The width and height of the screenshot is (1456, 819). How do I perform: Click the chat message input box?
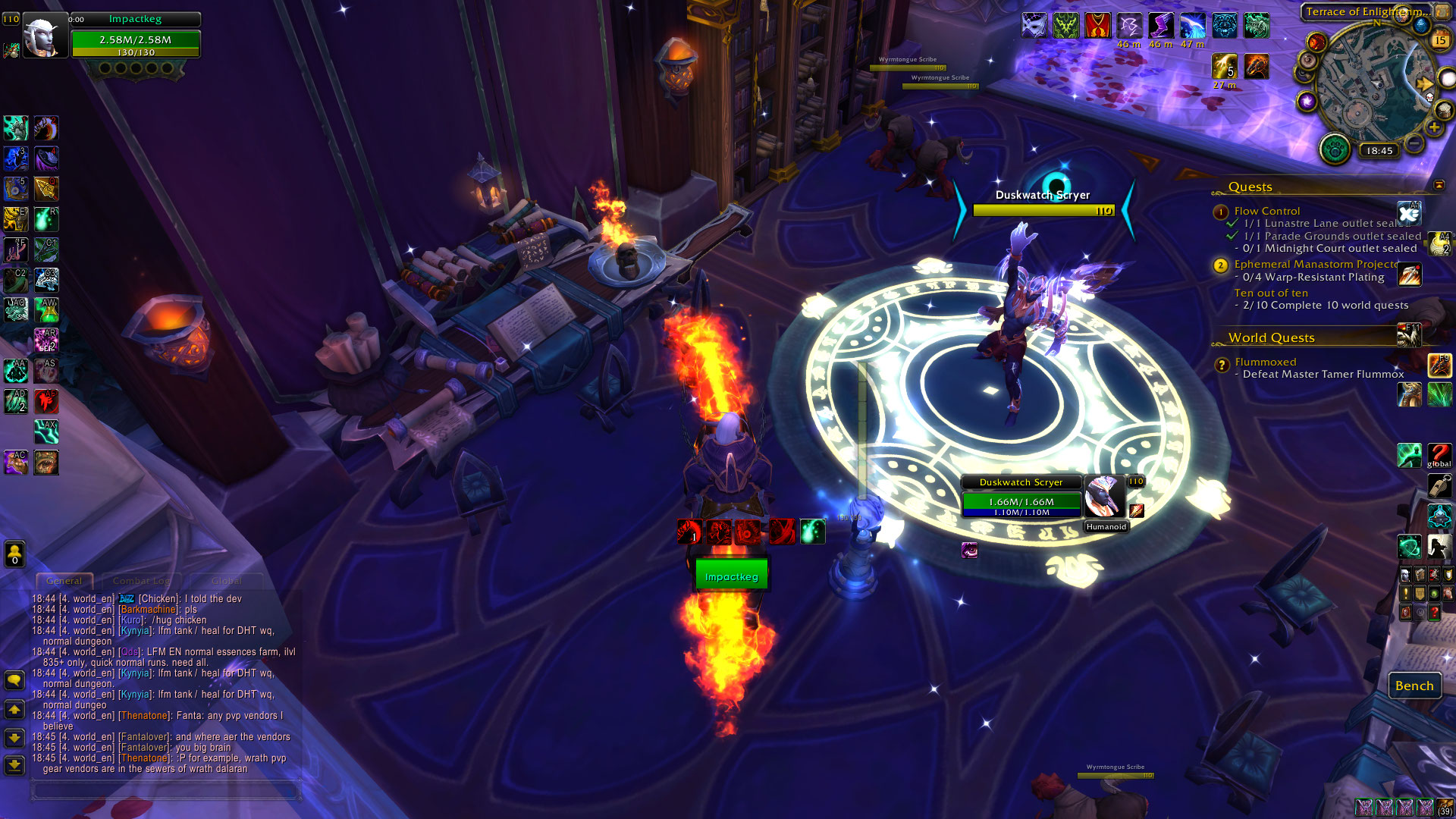pyautogui.click(x=165, y=791)
